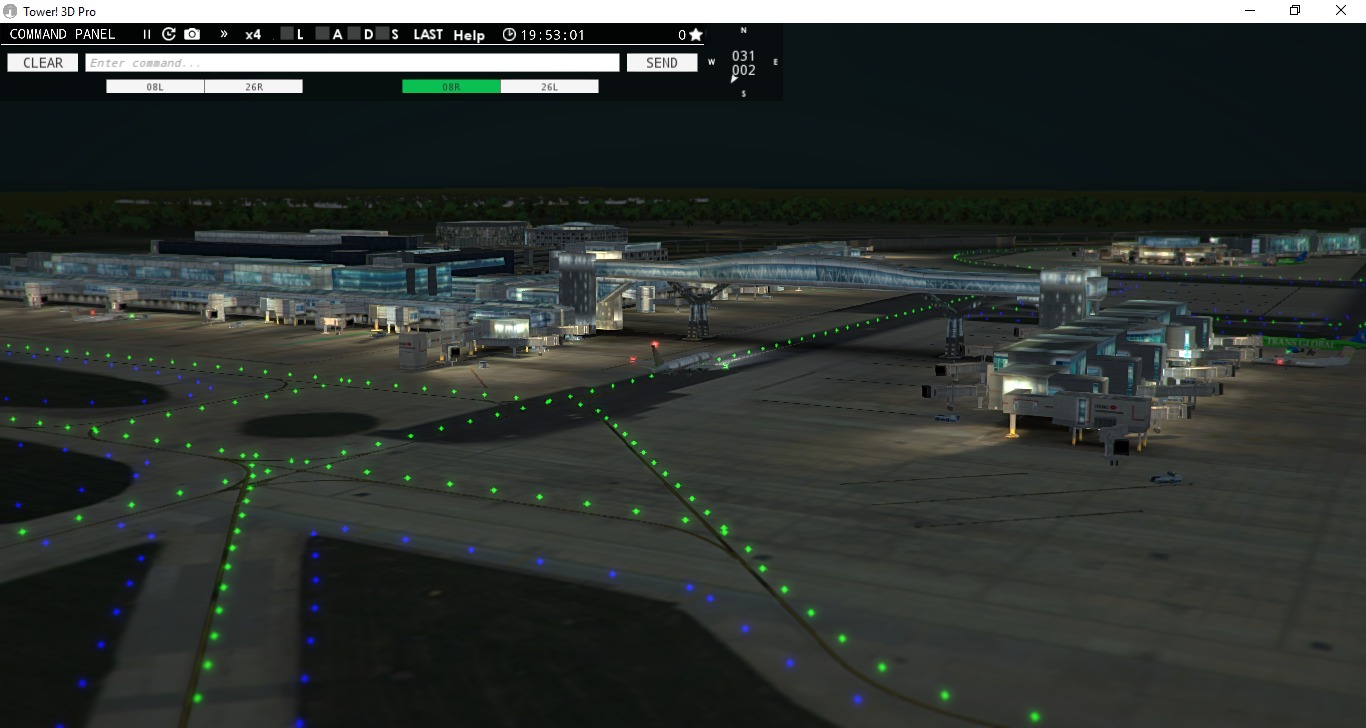Click the active green 08R runway indicator
The height and width of the screenshot is (728, 1366).
pos(449,85)
